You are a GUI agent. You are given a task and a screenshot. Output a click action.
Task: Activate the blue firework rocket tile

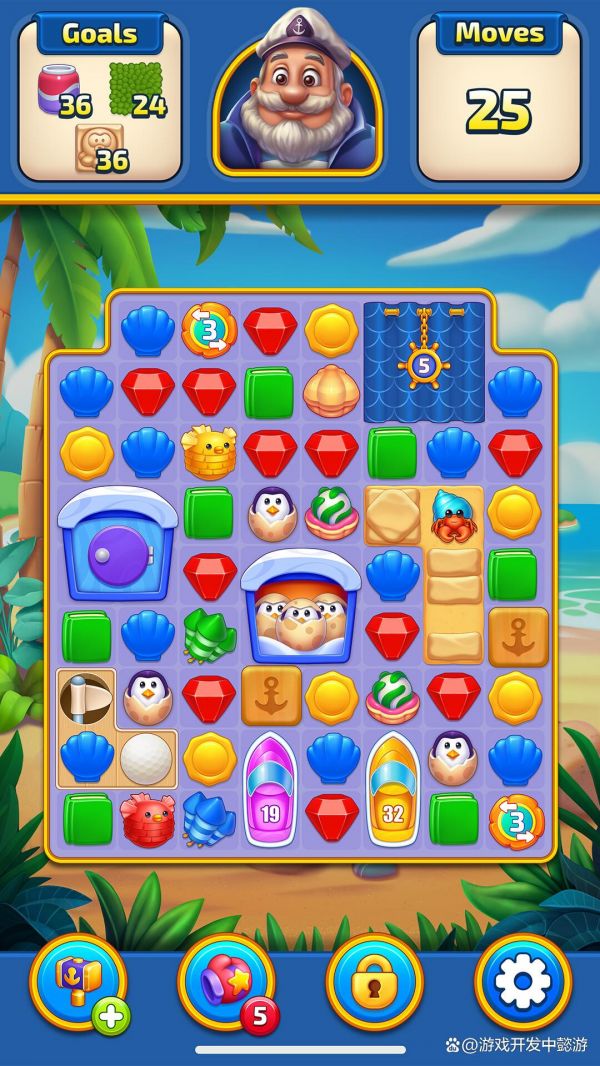pos(209,818)
